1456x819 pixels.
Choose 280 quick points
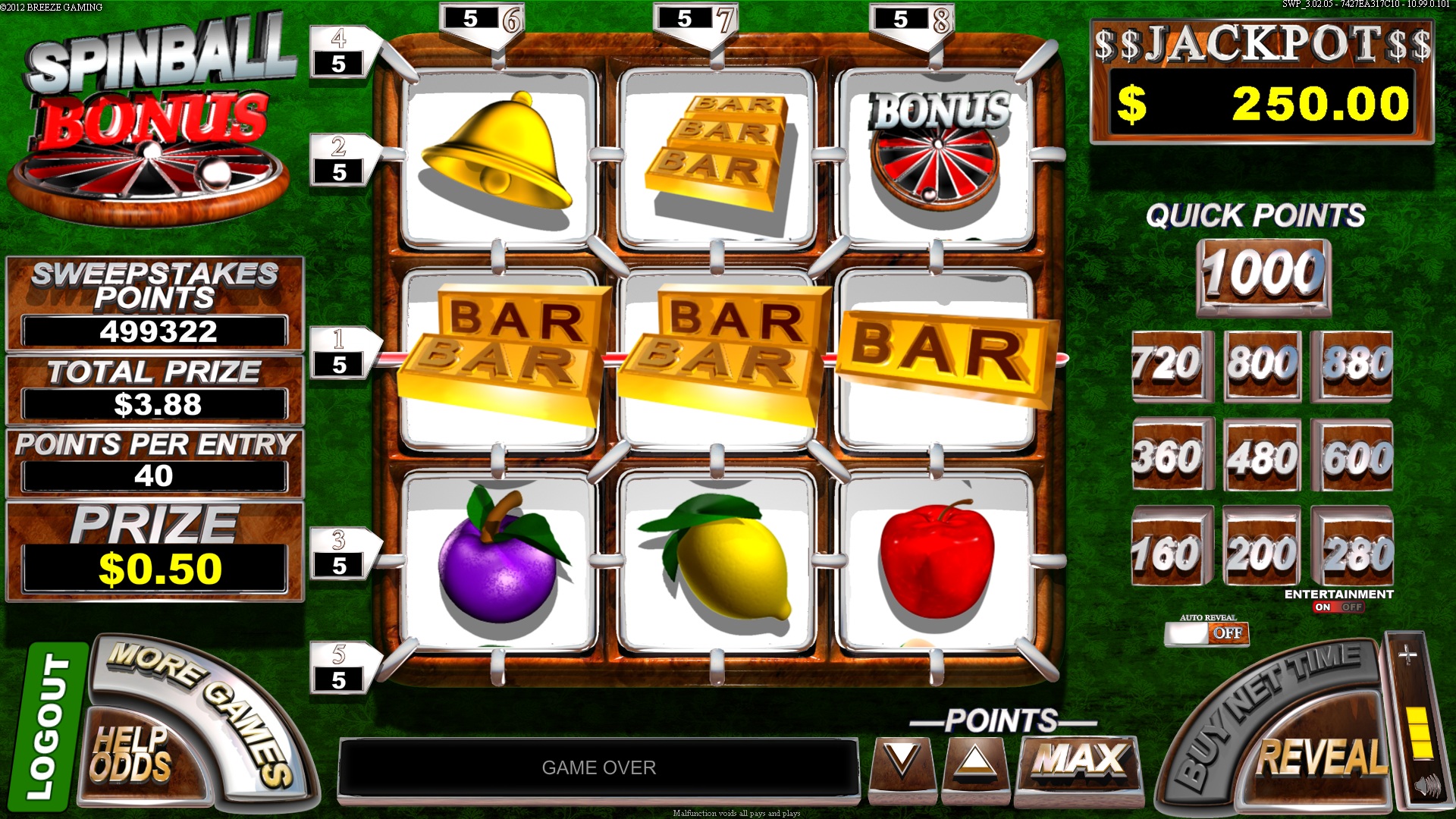pos(1355,552)
